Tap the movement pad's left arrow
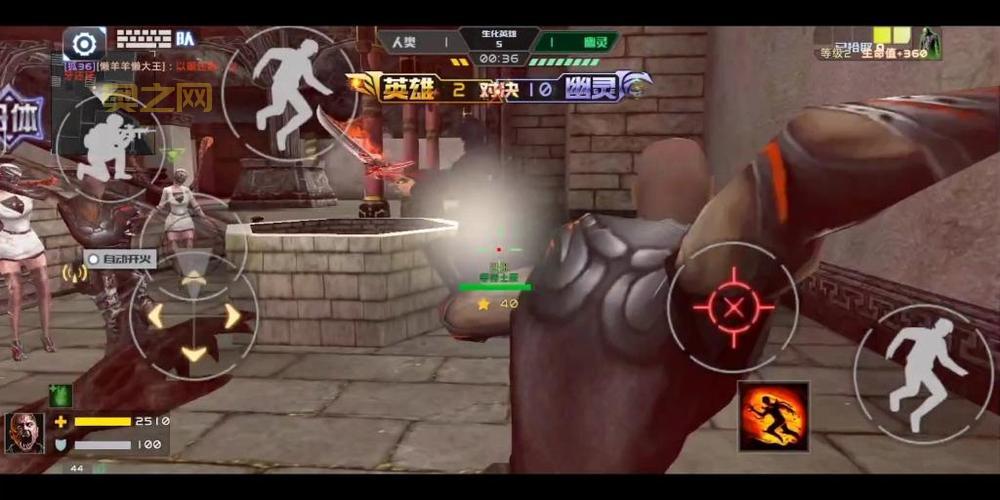This screenshot has width=1000, height=500. coord(155,316)
